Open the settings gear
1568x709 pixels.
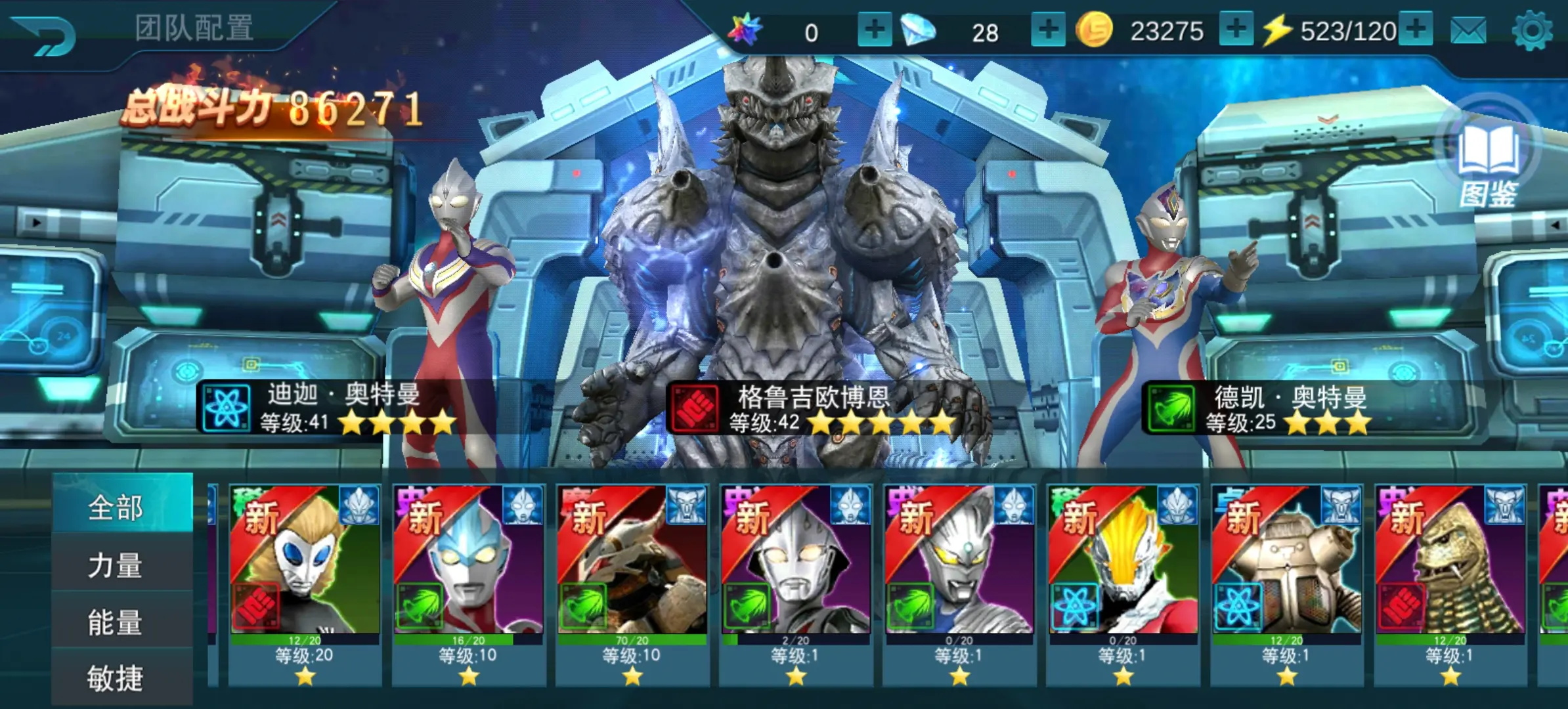click(1532, 31)
